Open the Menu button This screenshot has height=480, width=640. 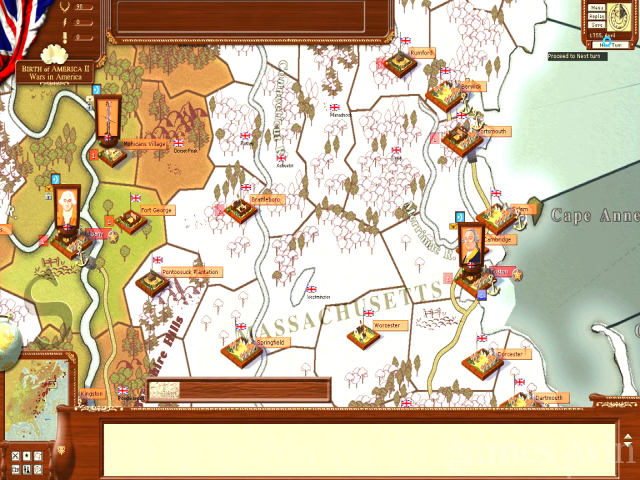pos(596,8)
